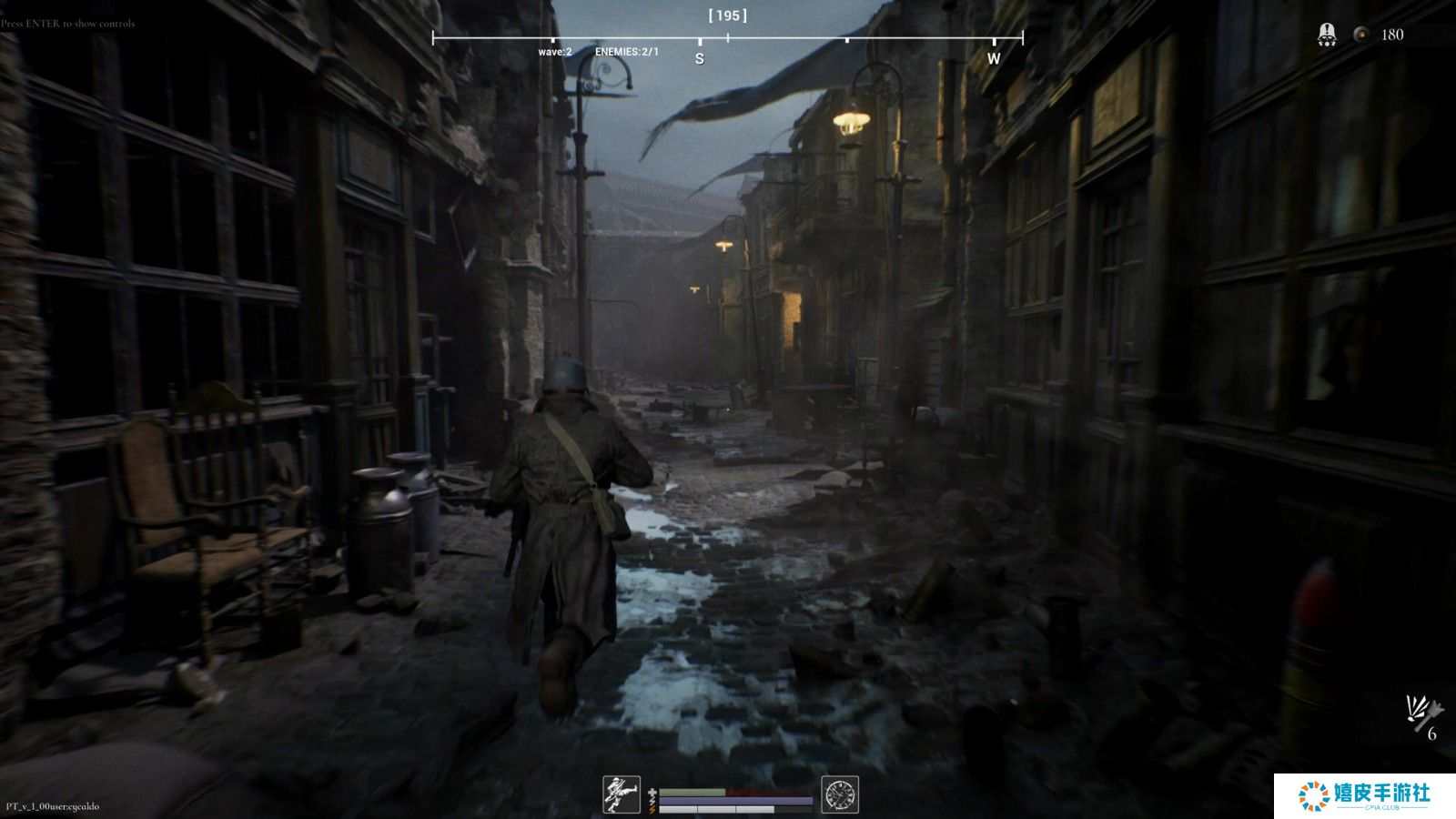Click the compass bar heading strip
Viewport: 1456px width, 819px height.
727,39
